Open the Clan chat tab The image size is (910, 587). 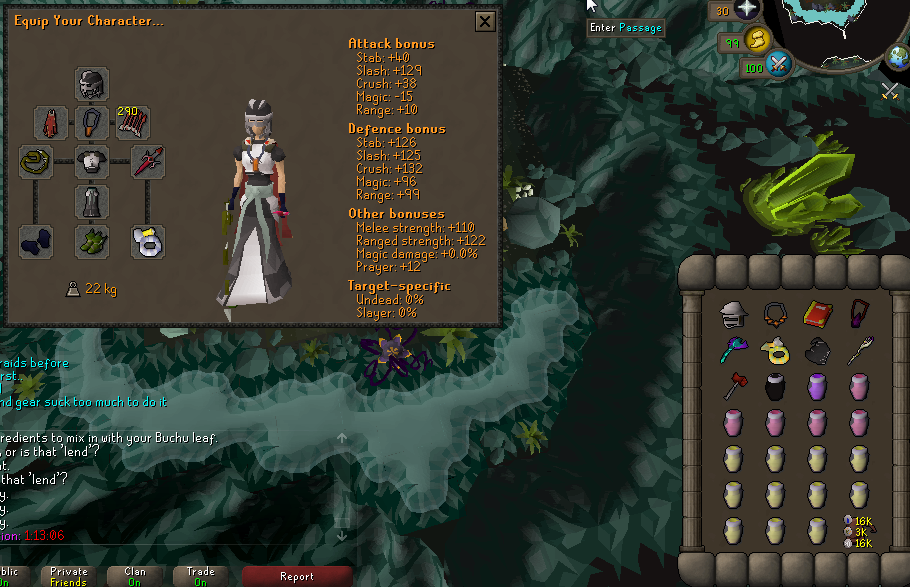(134, 576)
